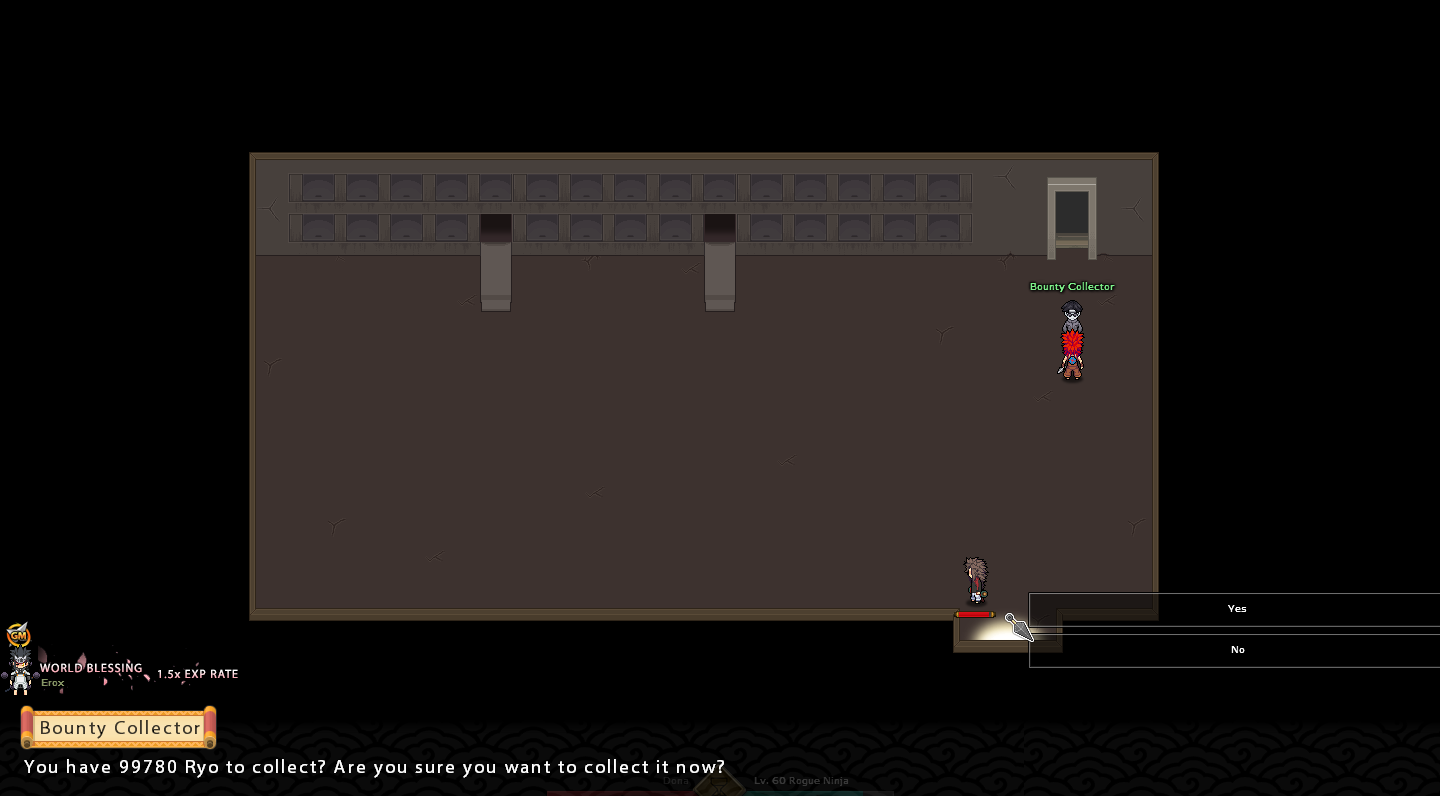Image resolution: width=1440 pixels, height=796 pixels.
Task: Choose Yes to collect the Ryo
Action: coord(1236,609)
